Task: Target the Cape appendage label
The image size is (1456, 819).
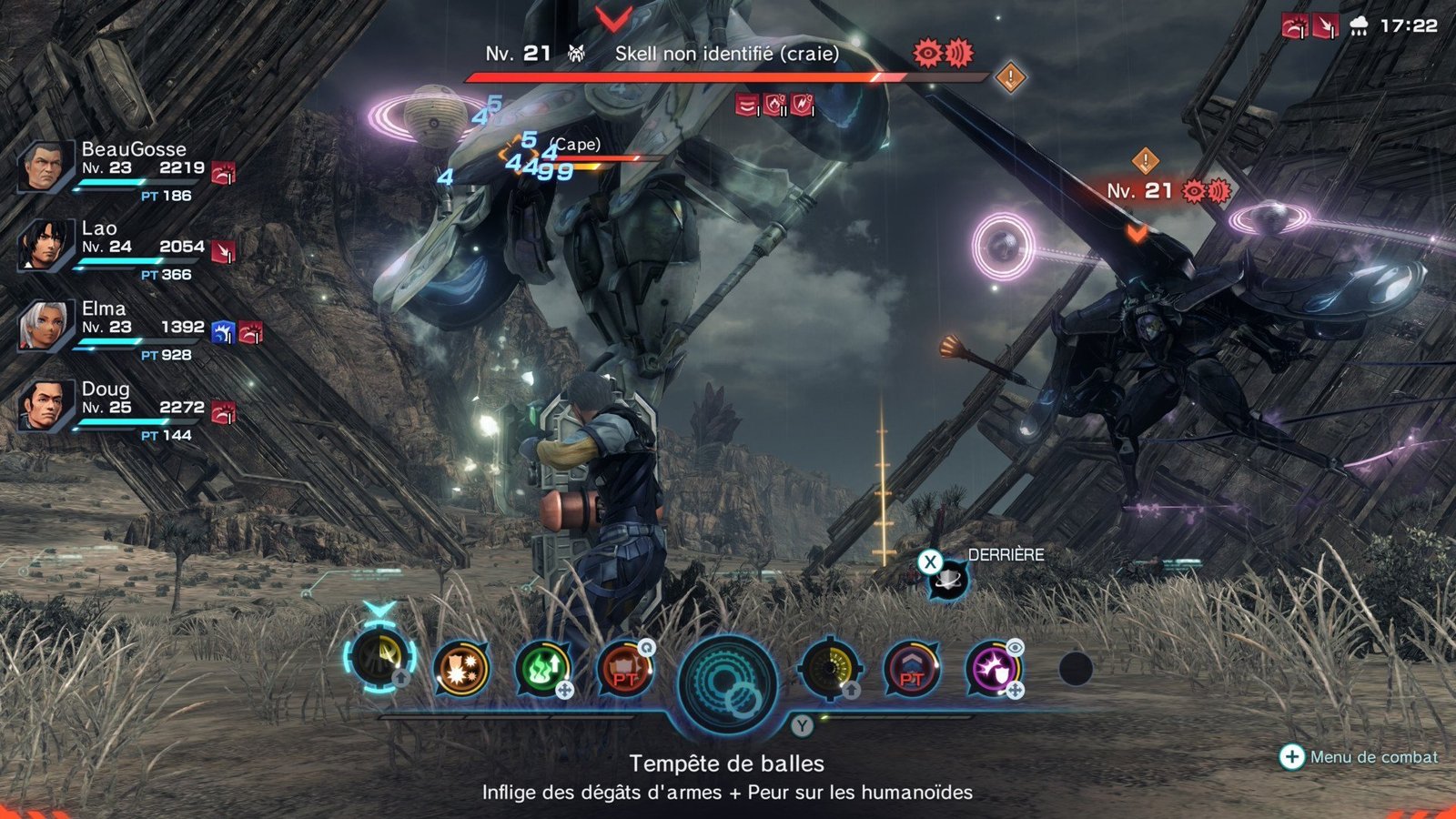Action: click(x=576, y=145)
